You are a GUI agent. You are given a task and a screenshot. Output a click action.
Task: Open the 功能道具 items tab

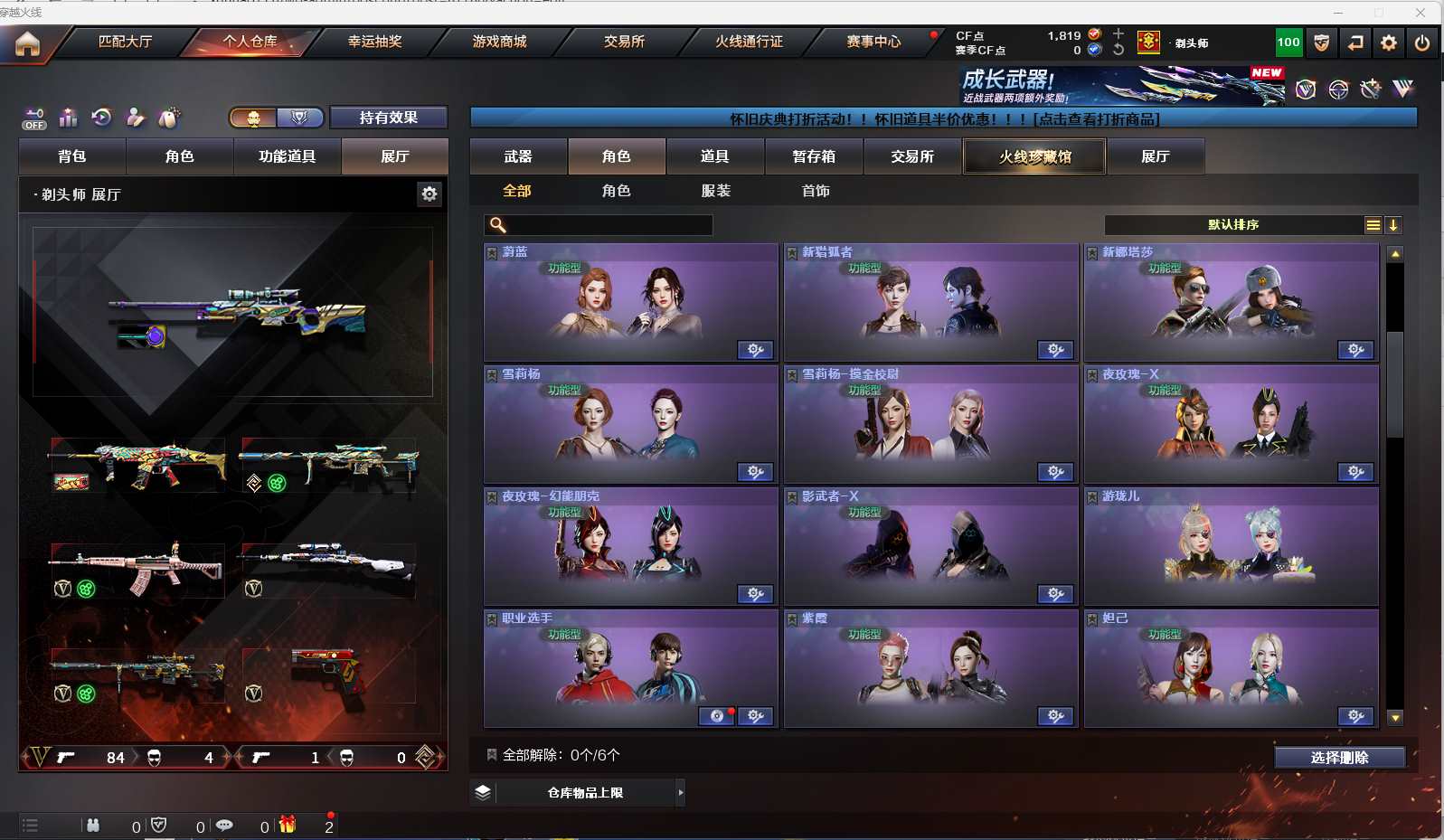point(287,156)
